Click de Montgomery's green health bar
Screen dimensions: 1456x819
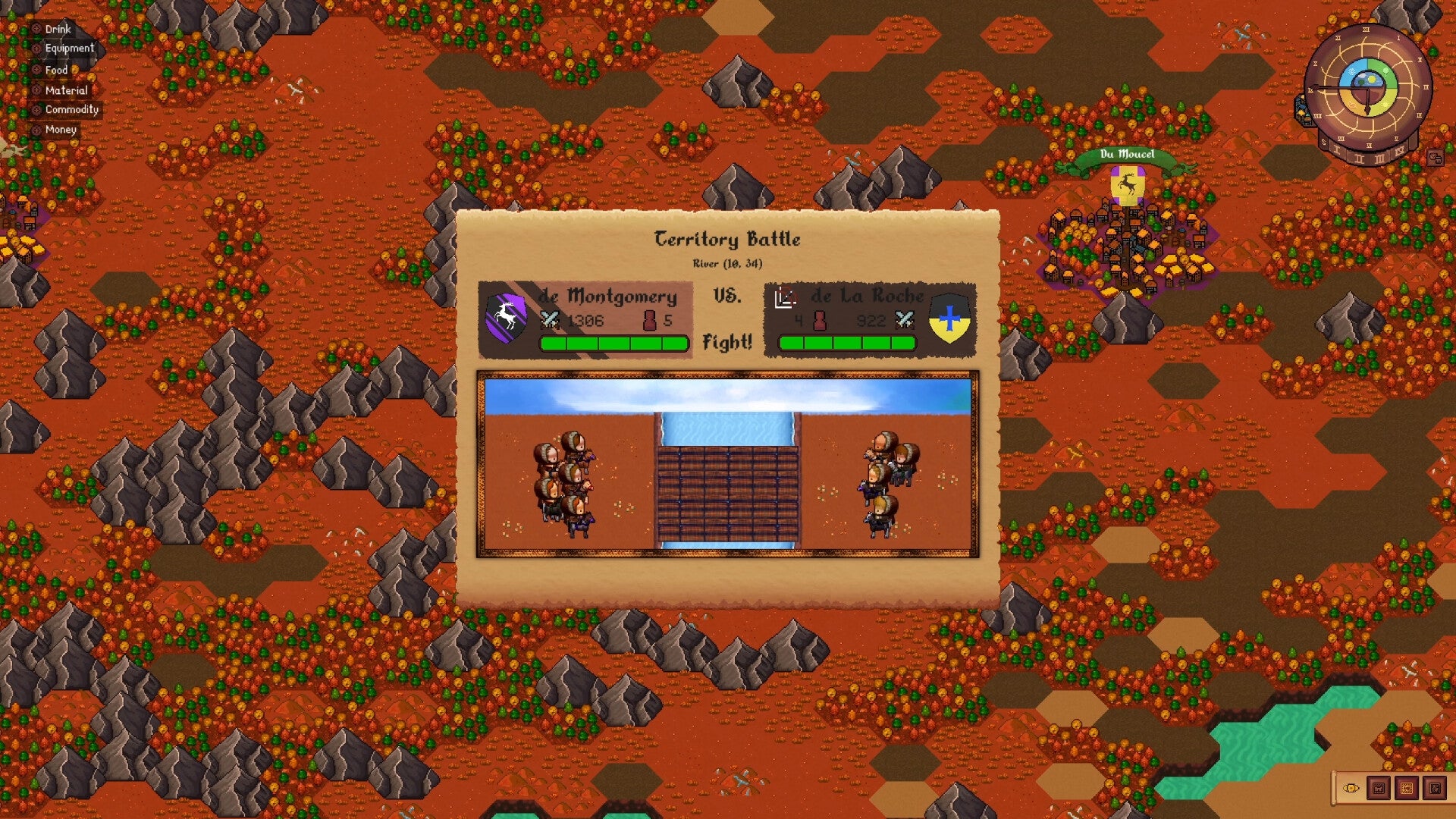tap(612, 342)
